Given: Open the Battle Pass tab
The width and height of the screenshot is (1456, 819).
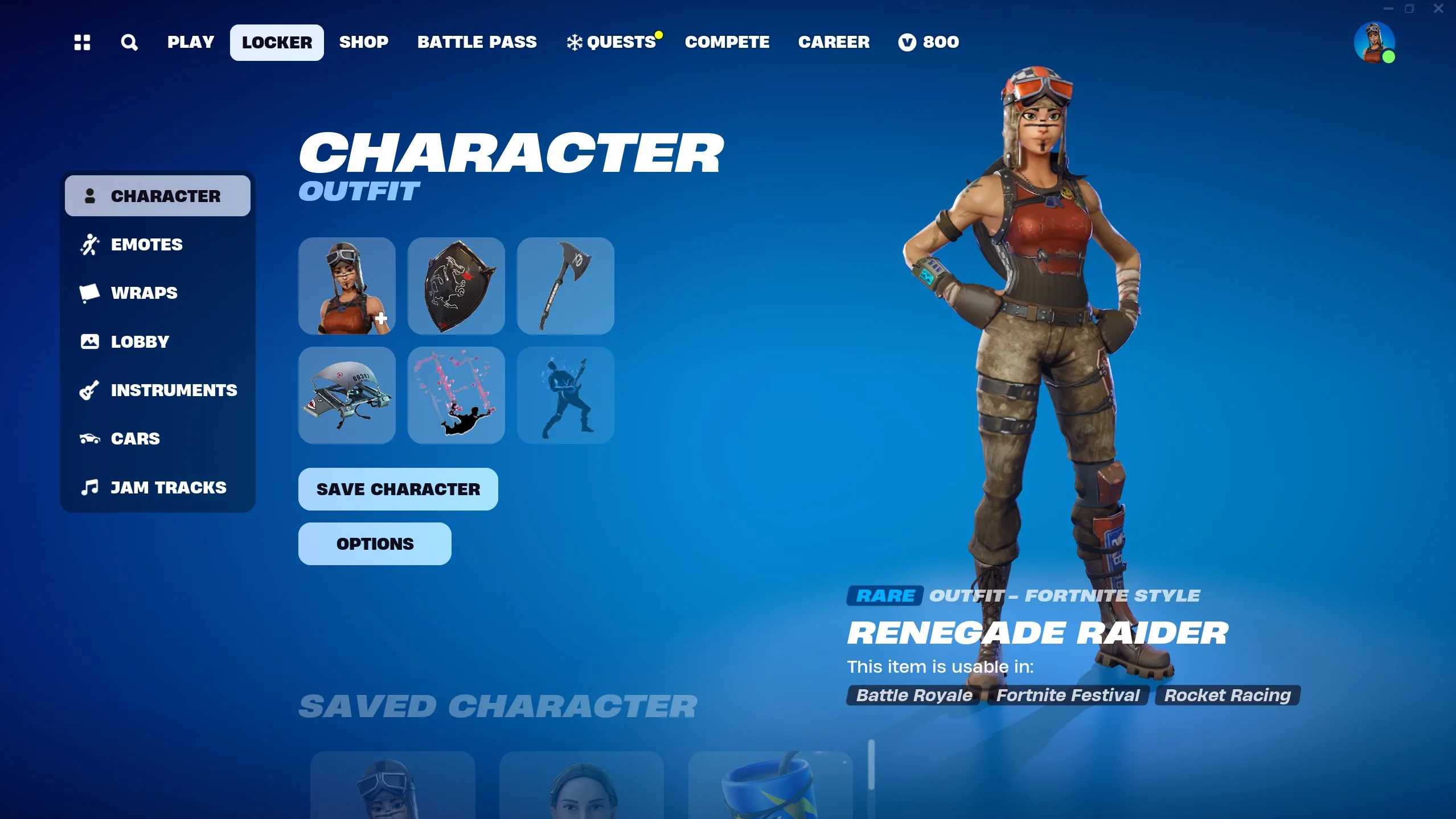Looking at the screenshot, I should 477,42.
